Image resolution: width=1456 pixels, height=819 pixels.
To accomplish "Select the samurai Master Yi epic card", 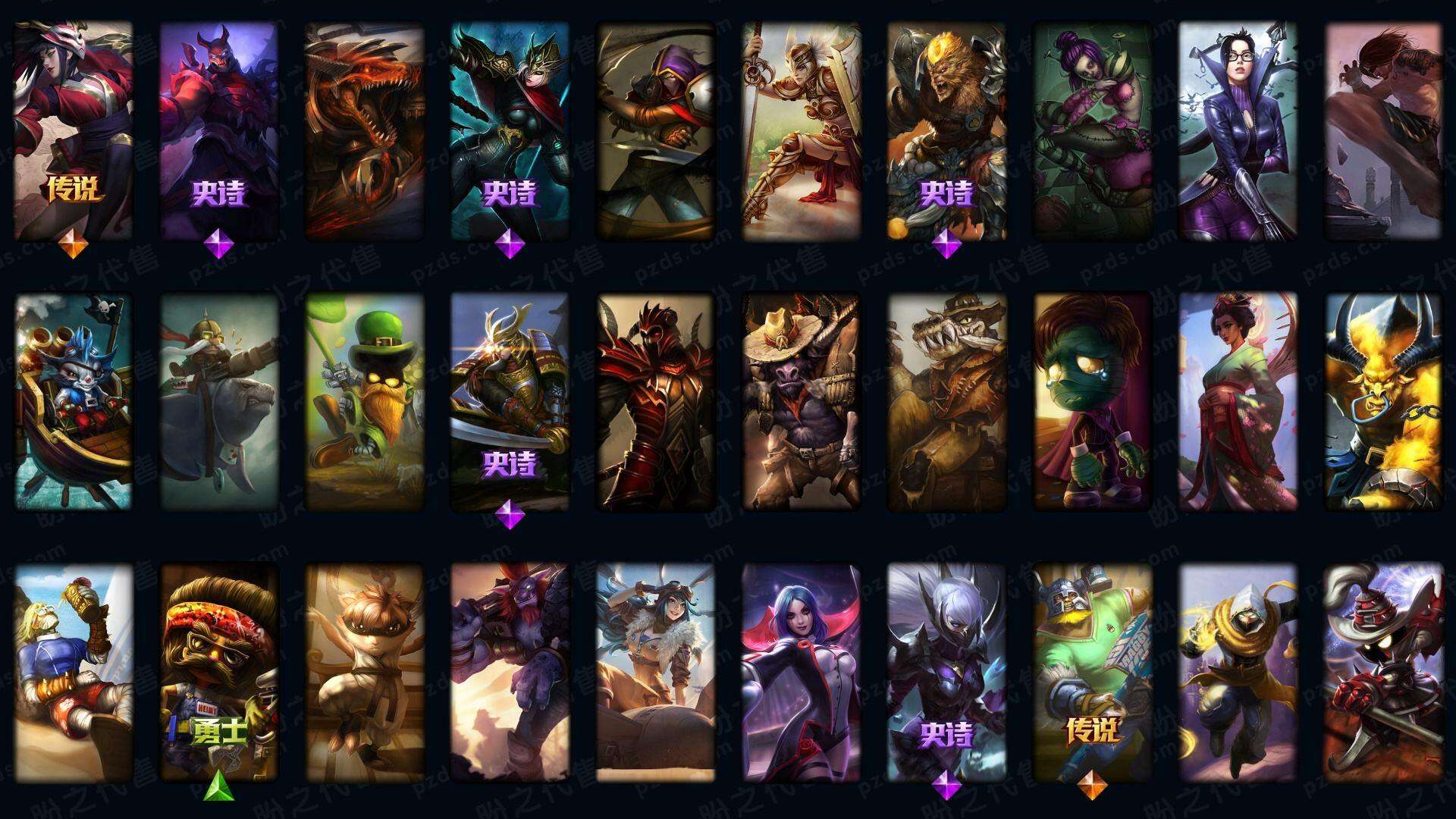I will (510, 400).
